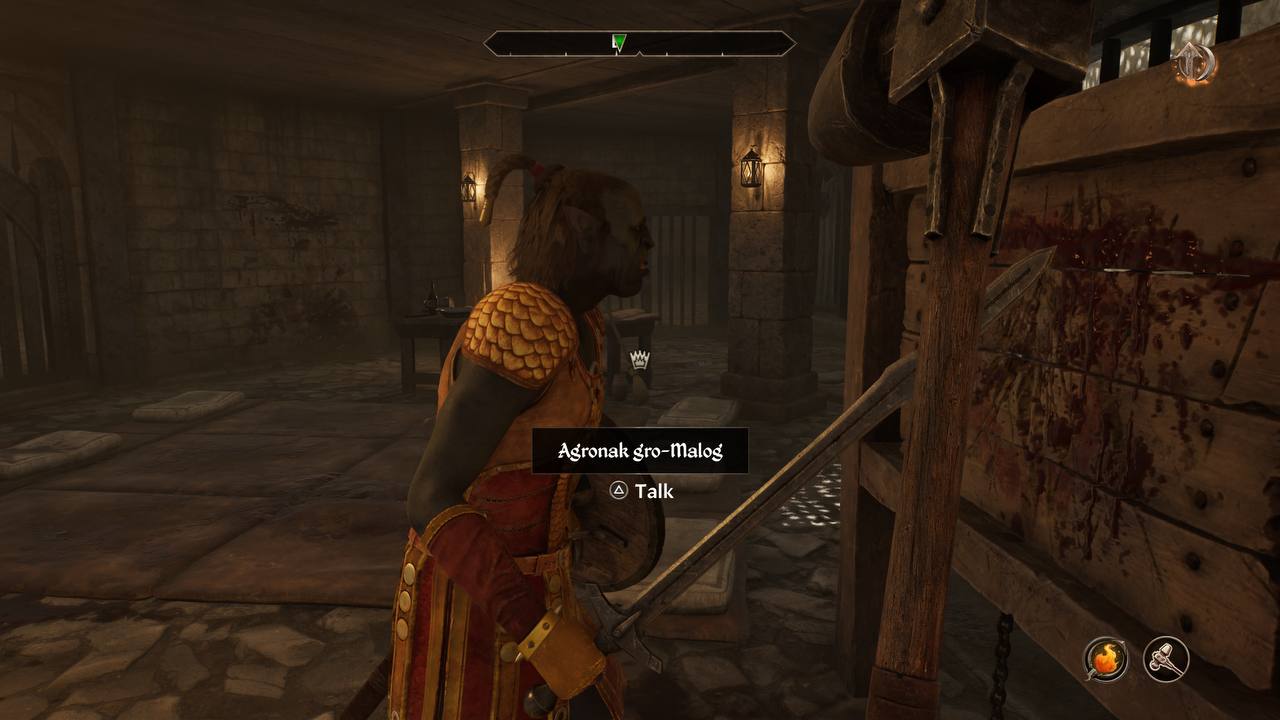Image resolution: width=1280 pixels, height=720 pixels.
Task: Click the crown marker icon
Action: pyautogui.click(x=640, y=359)
